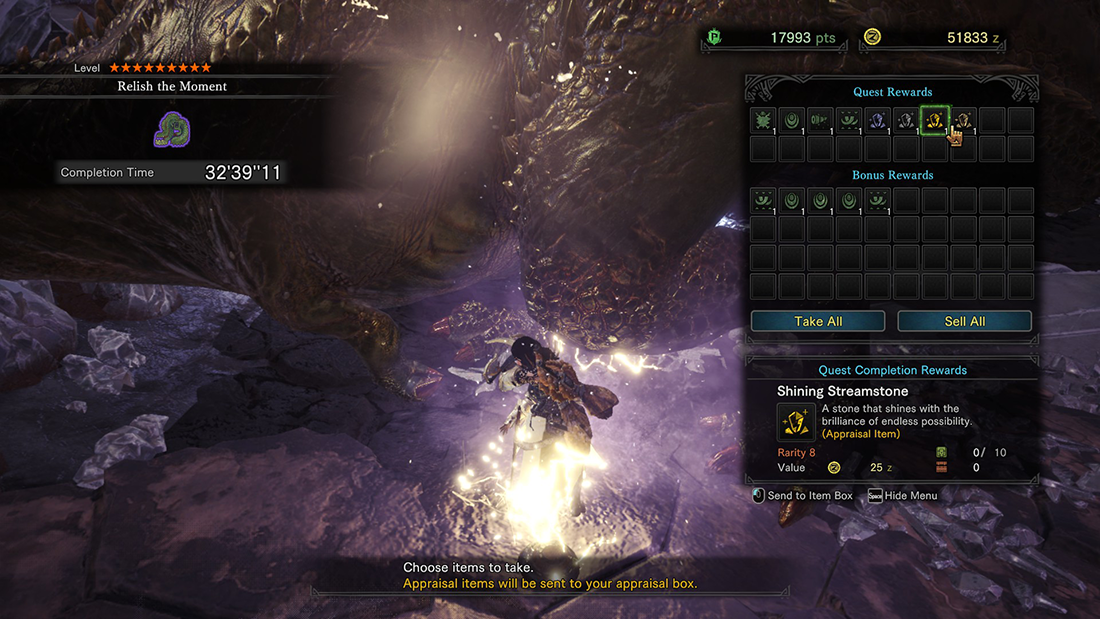Select the highlighted gold Shining Streamstone reward
The height and width of the screenshot is (619, 1100).
(x=935, y=120)
